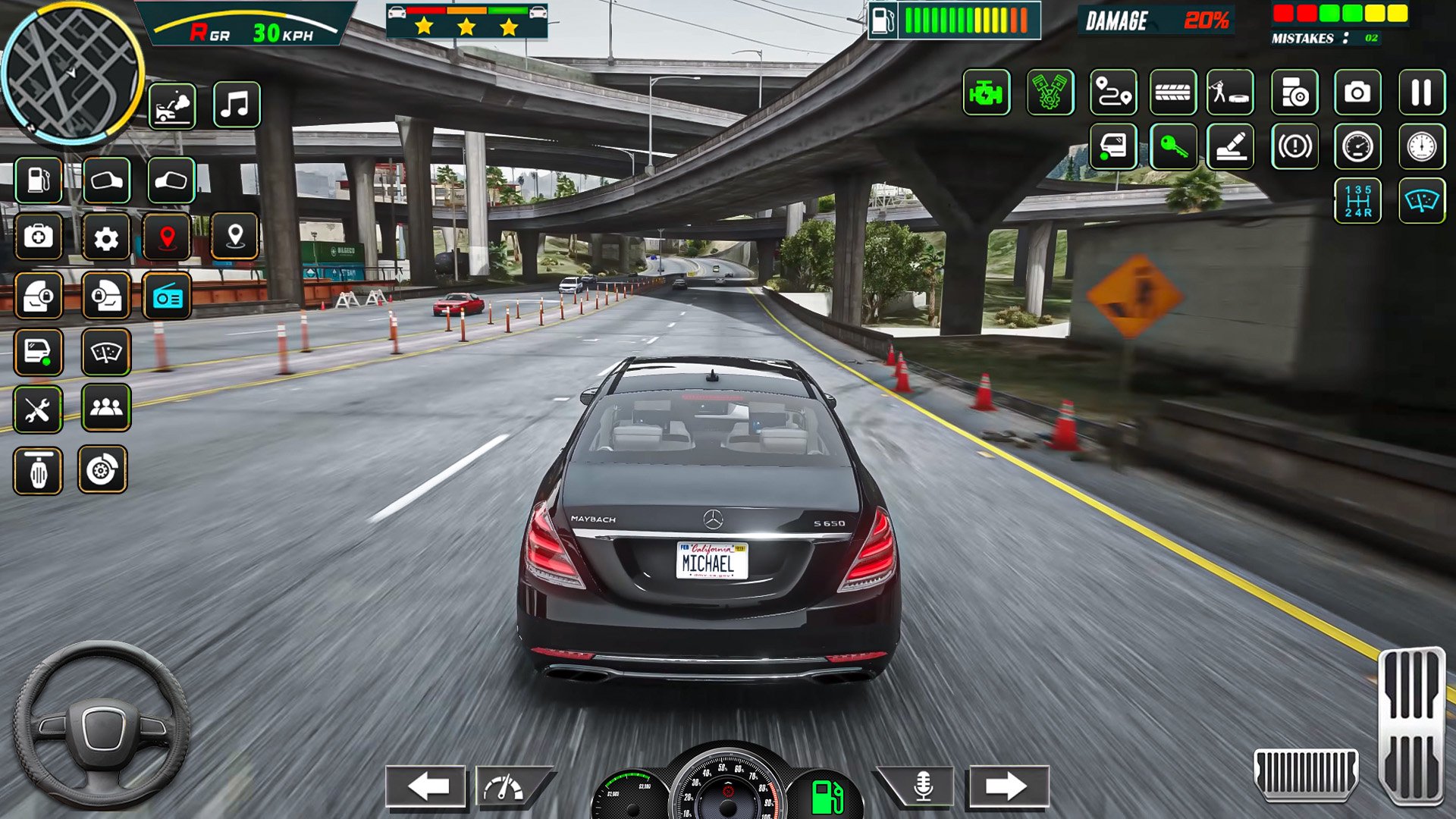Select the three-people passengers icon
Viewport: 1456px width, 819px height.
[x=106, y=408]
